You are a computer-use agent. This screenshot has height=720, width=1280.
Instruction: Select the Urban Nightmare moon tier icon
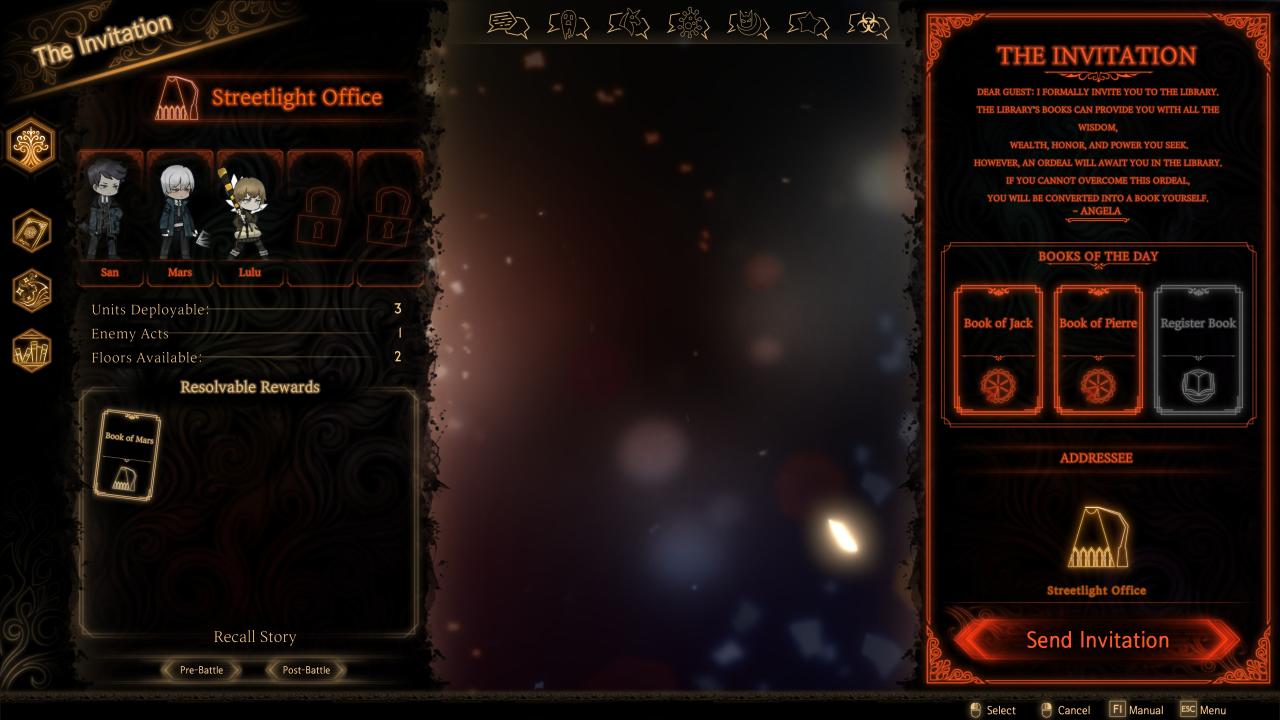(x=748, y=25)
